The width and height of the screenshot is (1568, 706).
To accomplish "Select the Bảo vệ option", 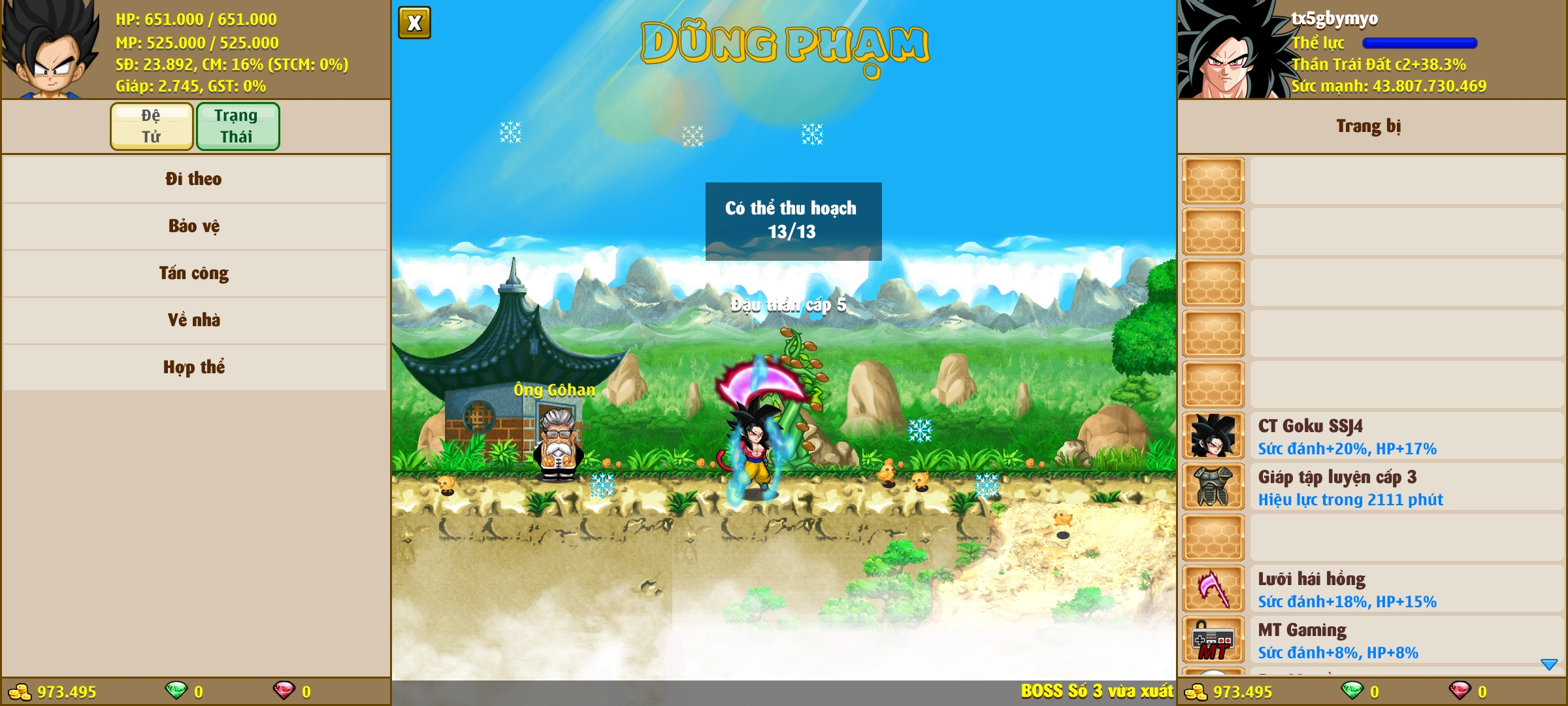I will 194,226.
